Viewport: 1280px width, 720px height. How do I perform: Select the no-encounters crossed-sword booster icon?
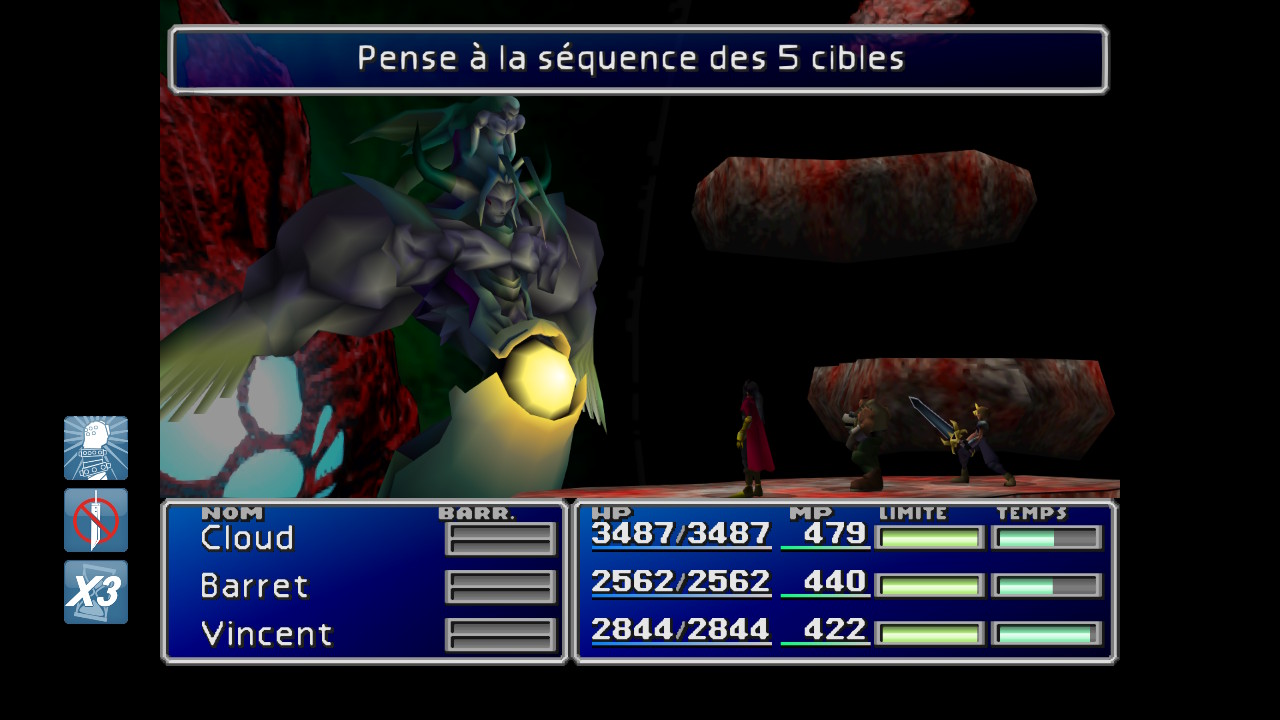[96, 520]
